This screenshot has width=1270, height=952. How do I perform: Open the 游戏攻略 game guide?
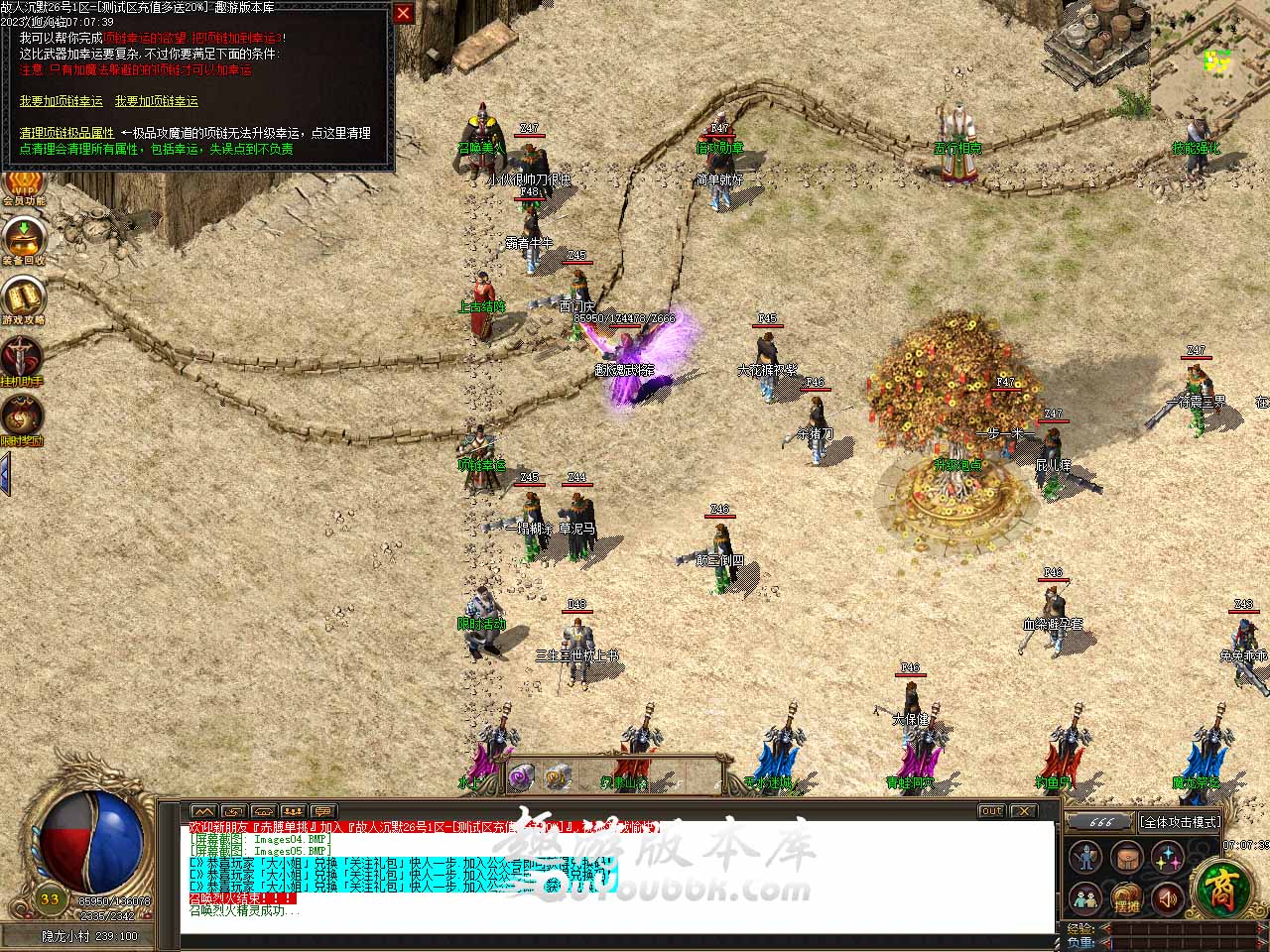23,299
